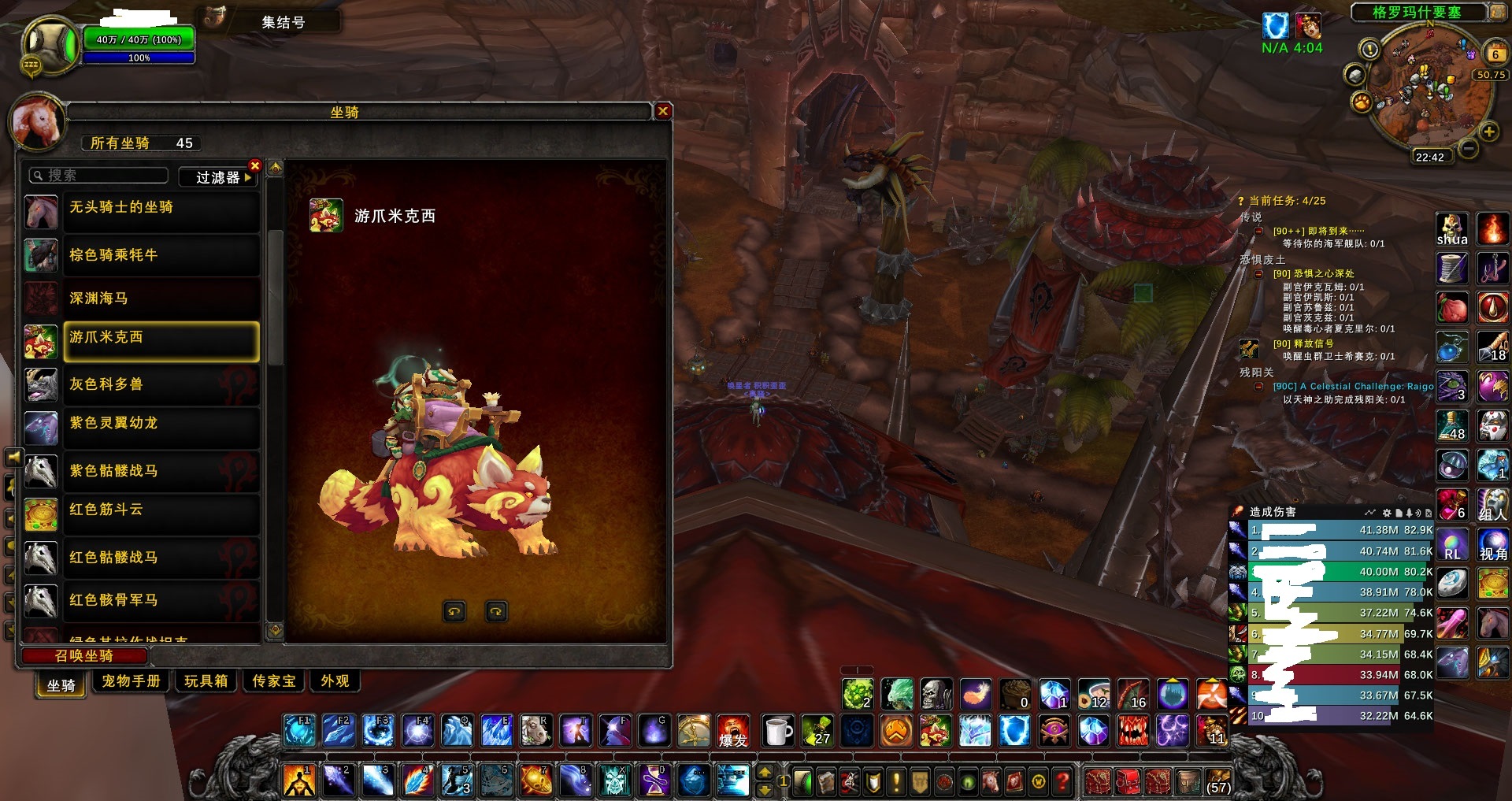
Task: Open the 外观 appearances tab
Action: (335, 680)
